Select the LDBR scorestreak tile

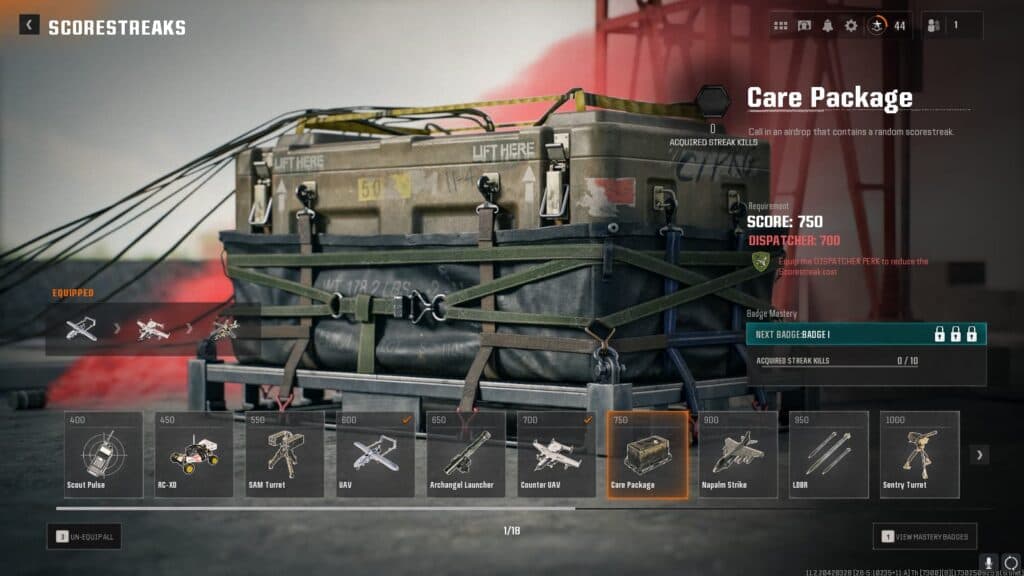pos(829,454)
